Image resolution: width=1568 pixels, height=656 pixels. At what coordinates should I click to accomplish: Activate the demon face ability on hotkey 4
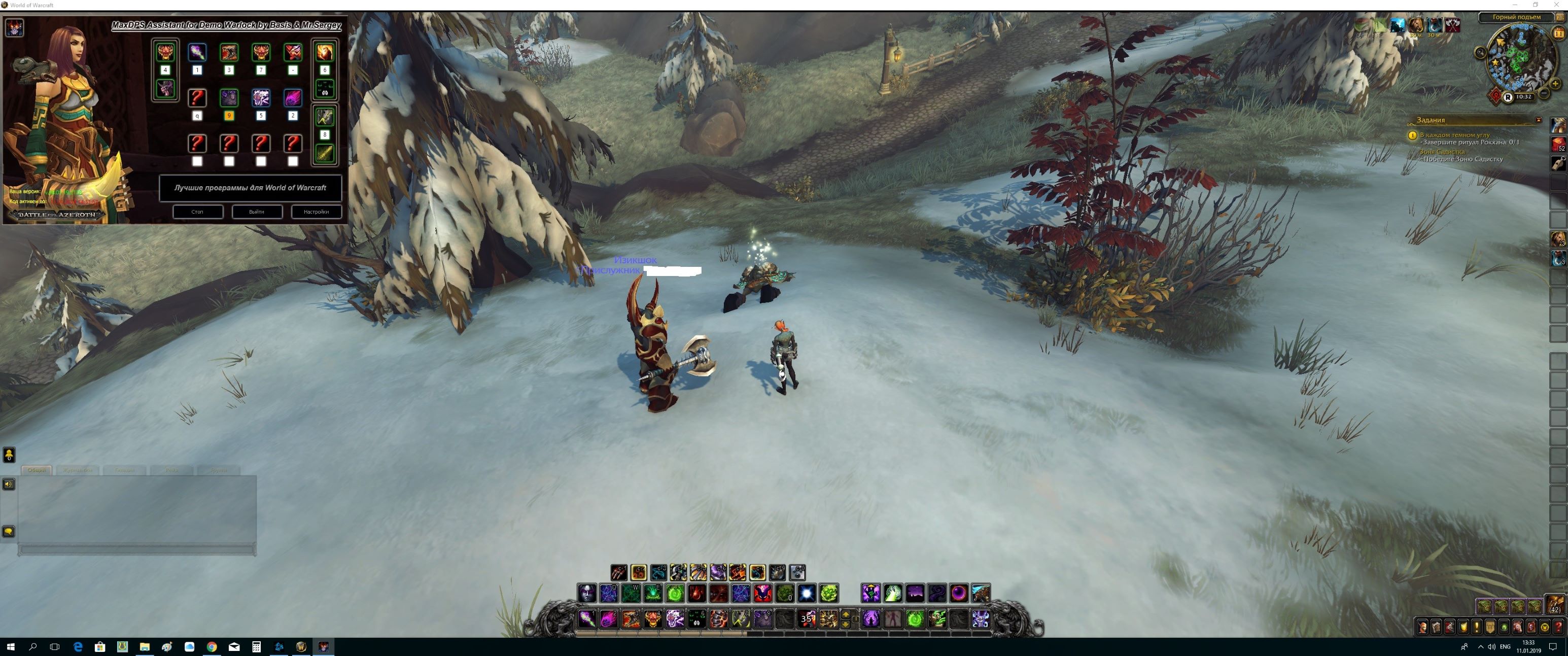click(x=652, y=619)
